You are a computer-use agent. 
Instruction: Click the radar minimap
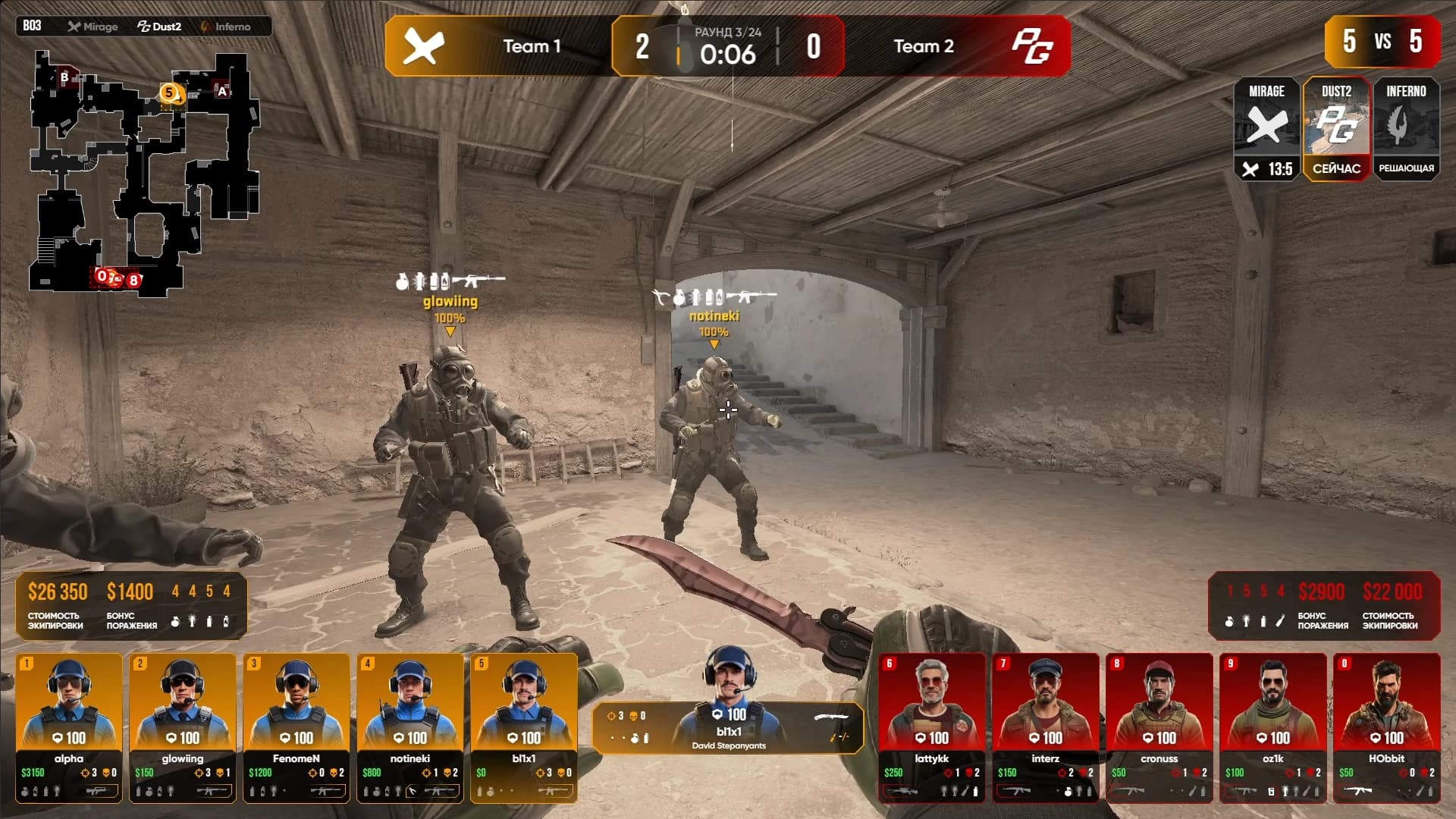coord(144,171)
